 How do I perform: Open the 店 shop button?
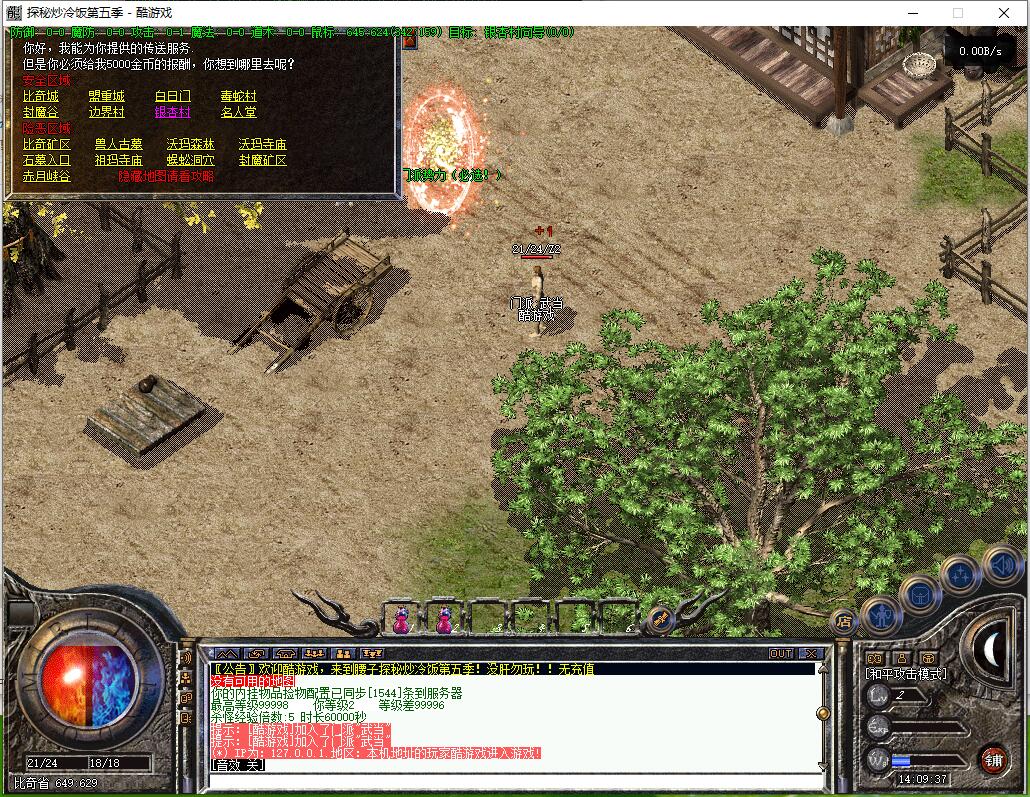click(843, 620)
